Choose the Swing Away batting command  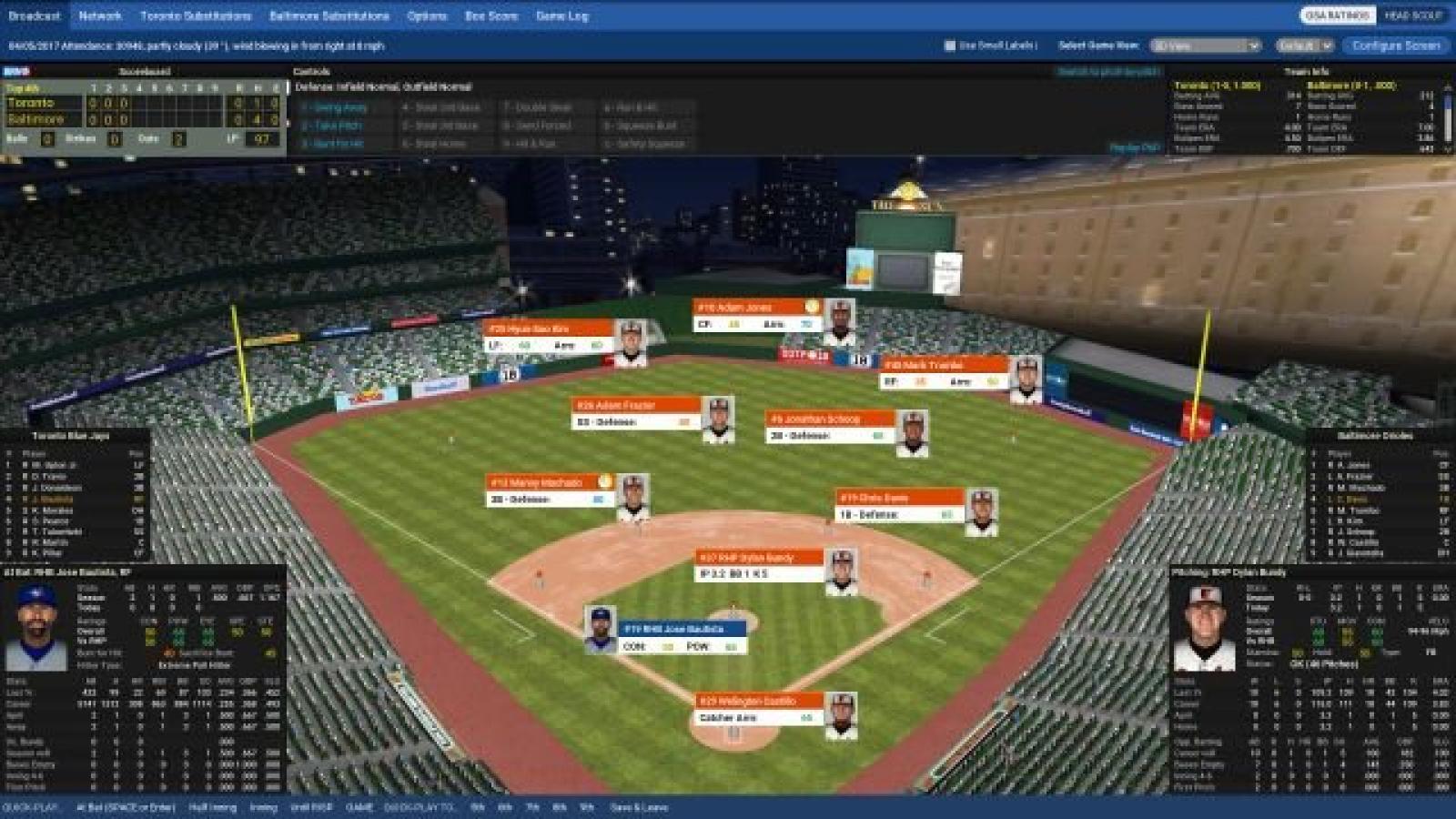click(x=335, y=107)
